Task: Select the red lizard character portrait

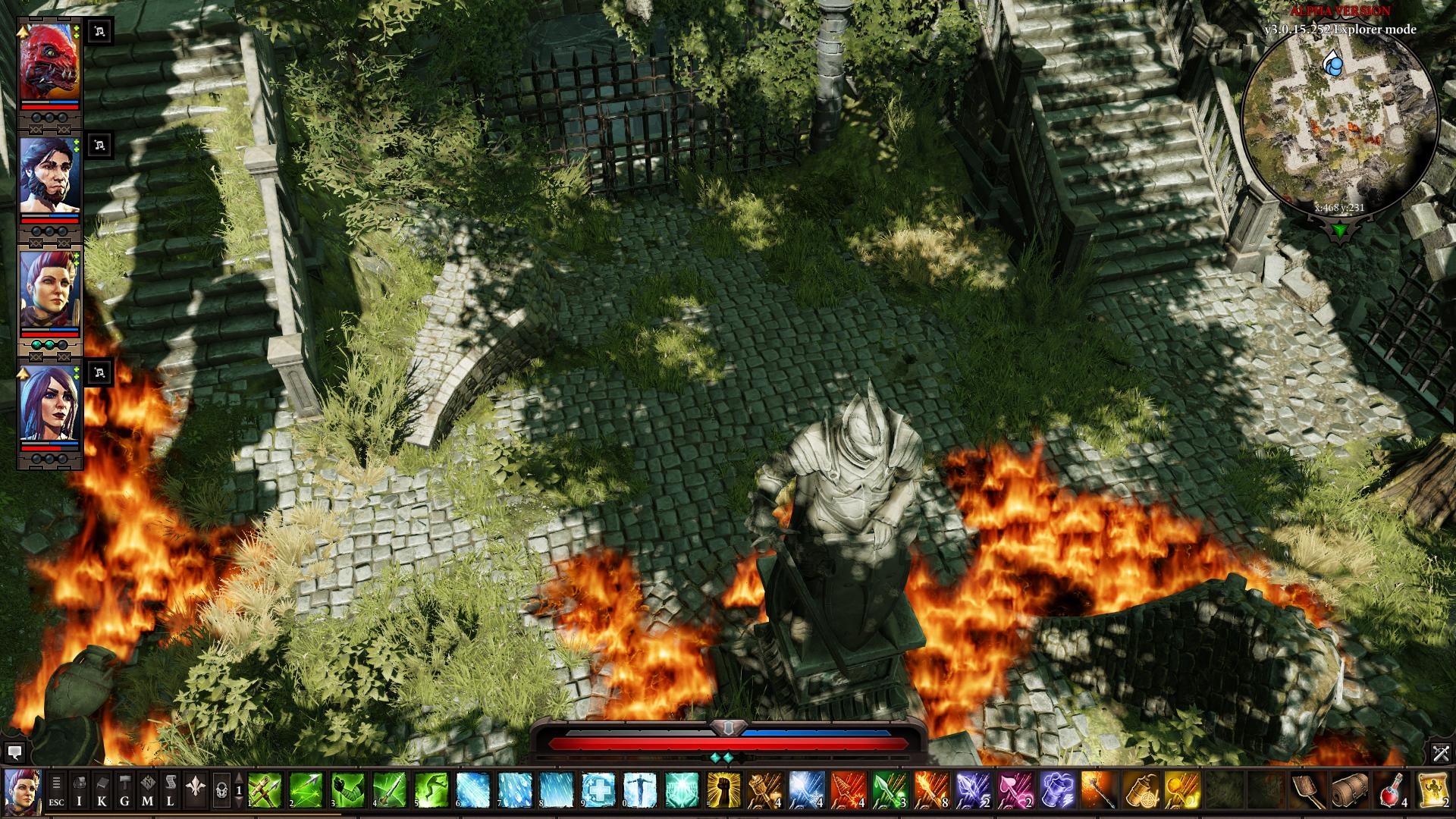Action: click(49, 63)
